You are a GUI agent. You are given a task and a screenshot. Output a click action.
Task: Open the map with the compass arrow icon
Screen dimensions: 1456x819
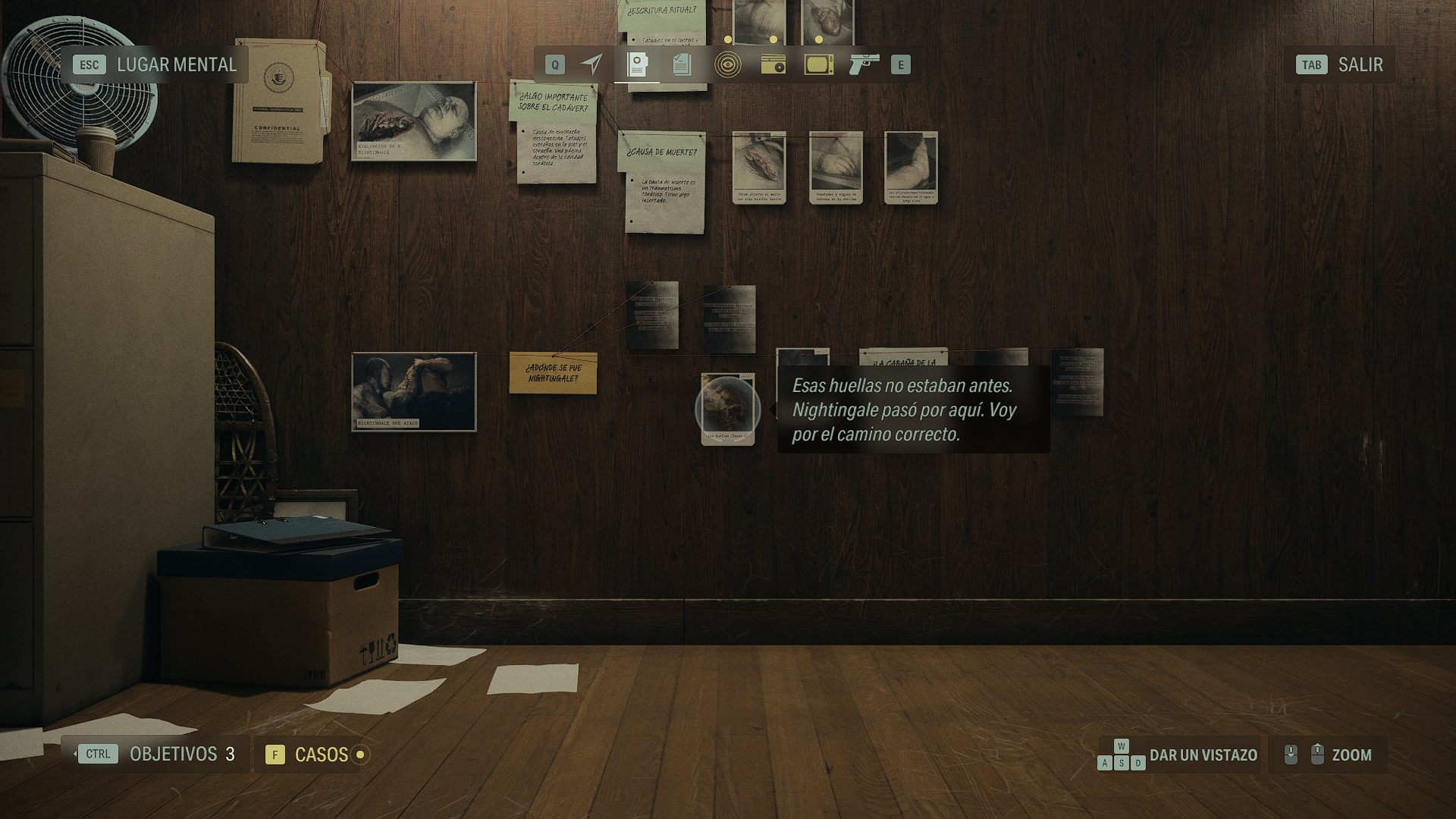point(591,64)
